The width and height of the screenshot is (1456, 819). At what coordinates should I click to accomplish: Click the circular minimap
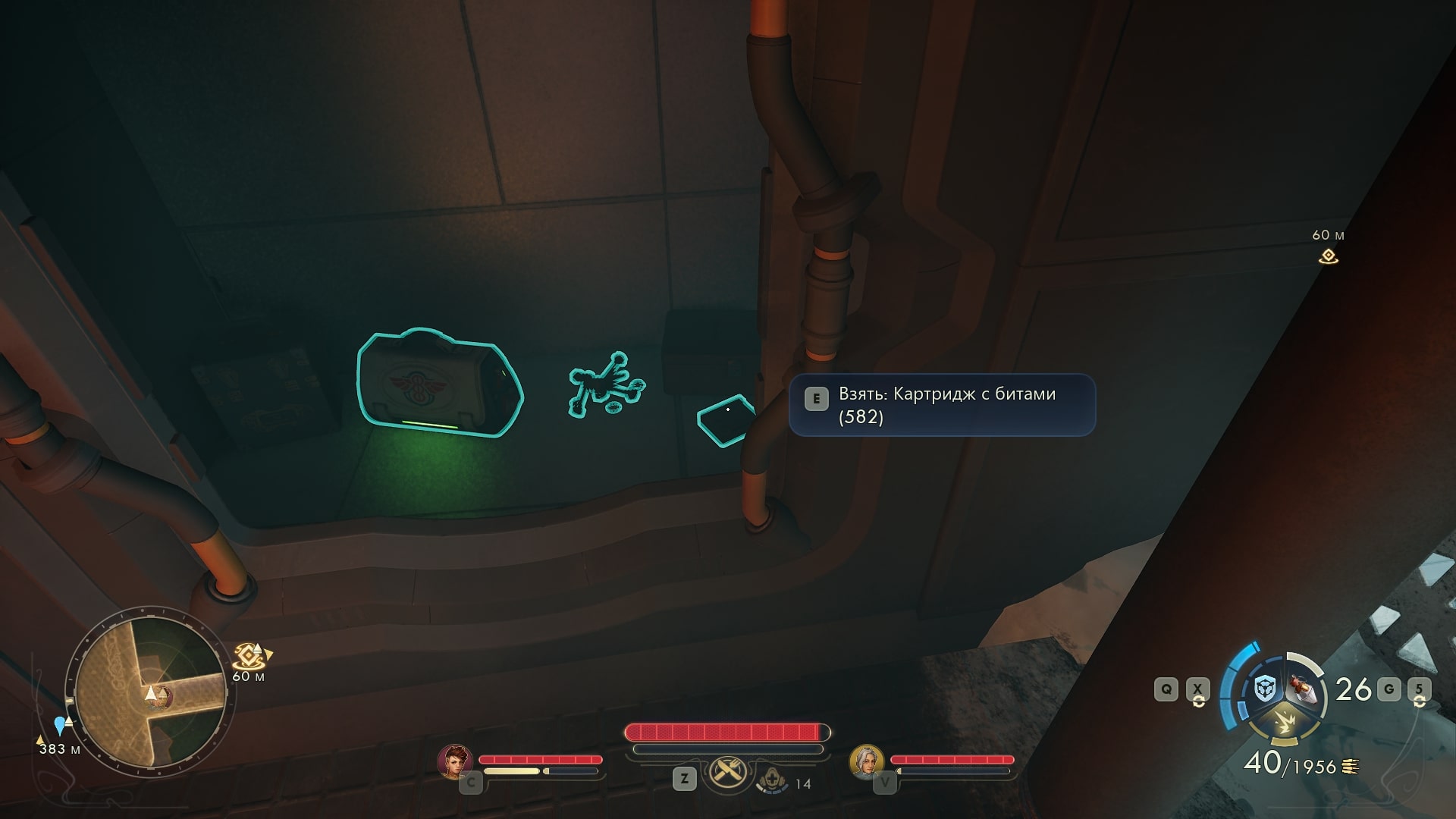click(150, 692)
